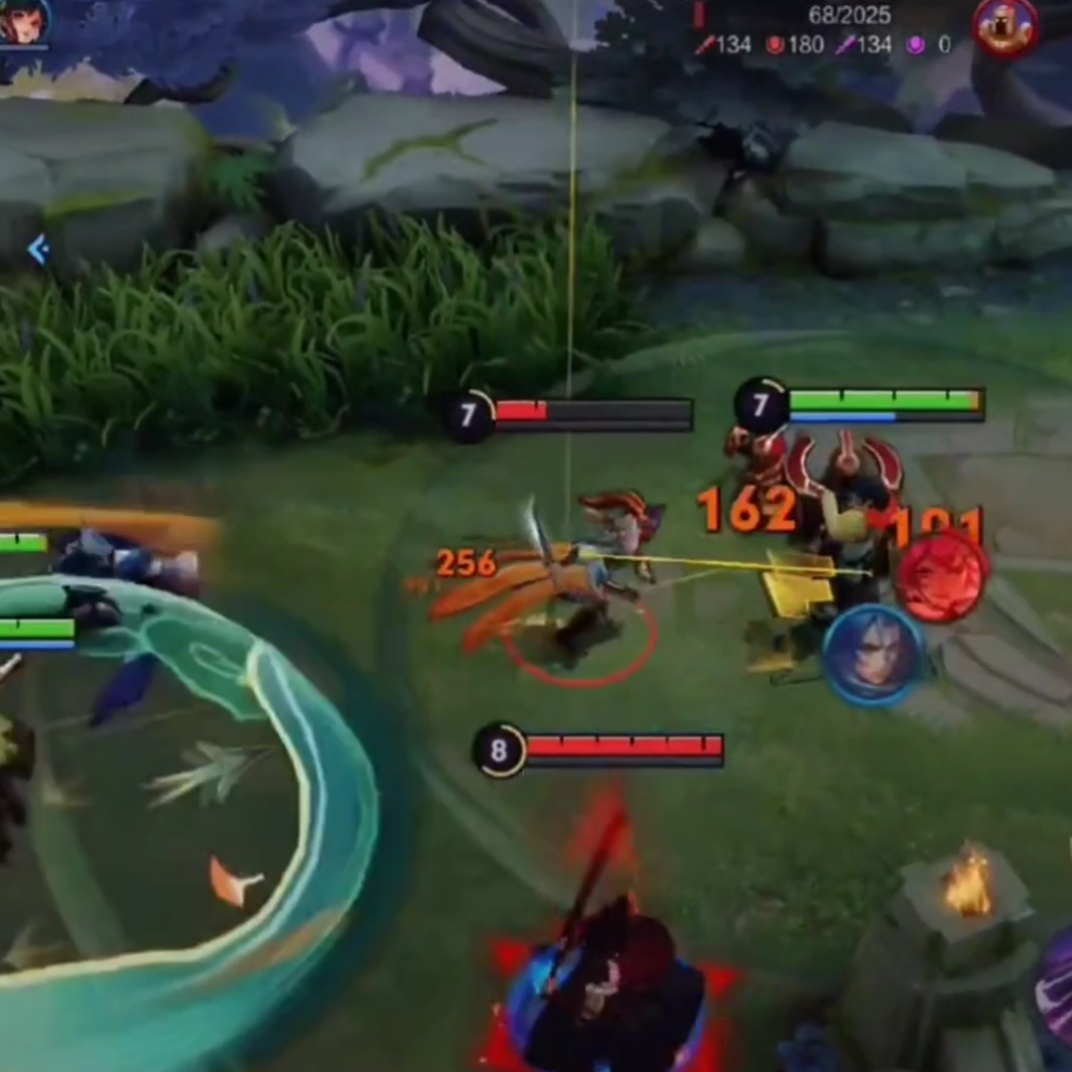1072x1072 pixels.
Task: Expand the blue double-arrow side panel
Action: [38, 249]
